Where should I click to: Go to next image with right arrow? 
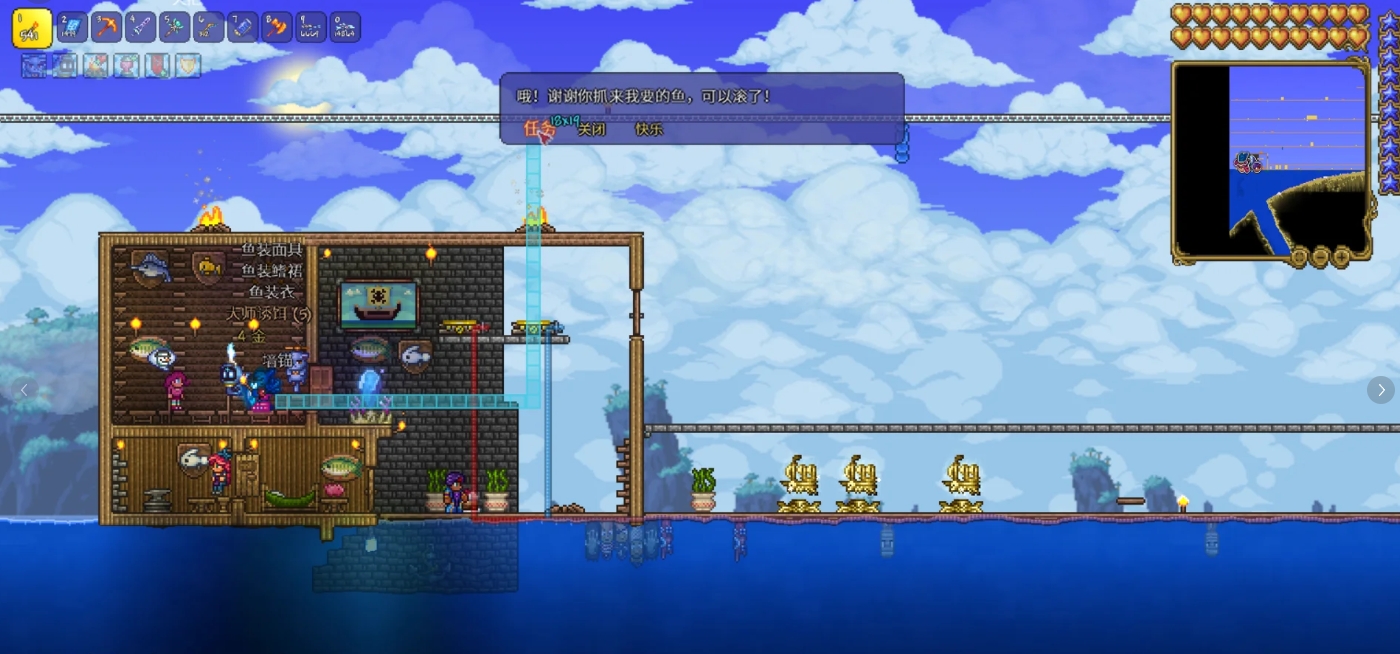coord(1380,390)
